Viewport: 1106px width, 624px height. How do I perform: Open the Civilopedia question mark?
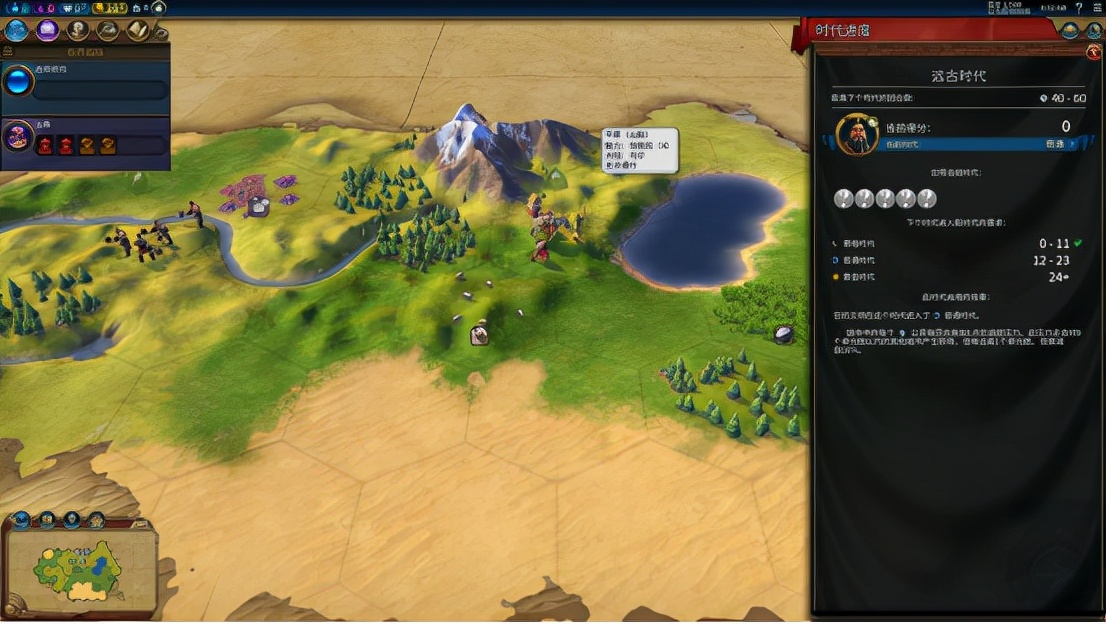[x=1079, y=8]
